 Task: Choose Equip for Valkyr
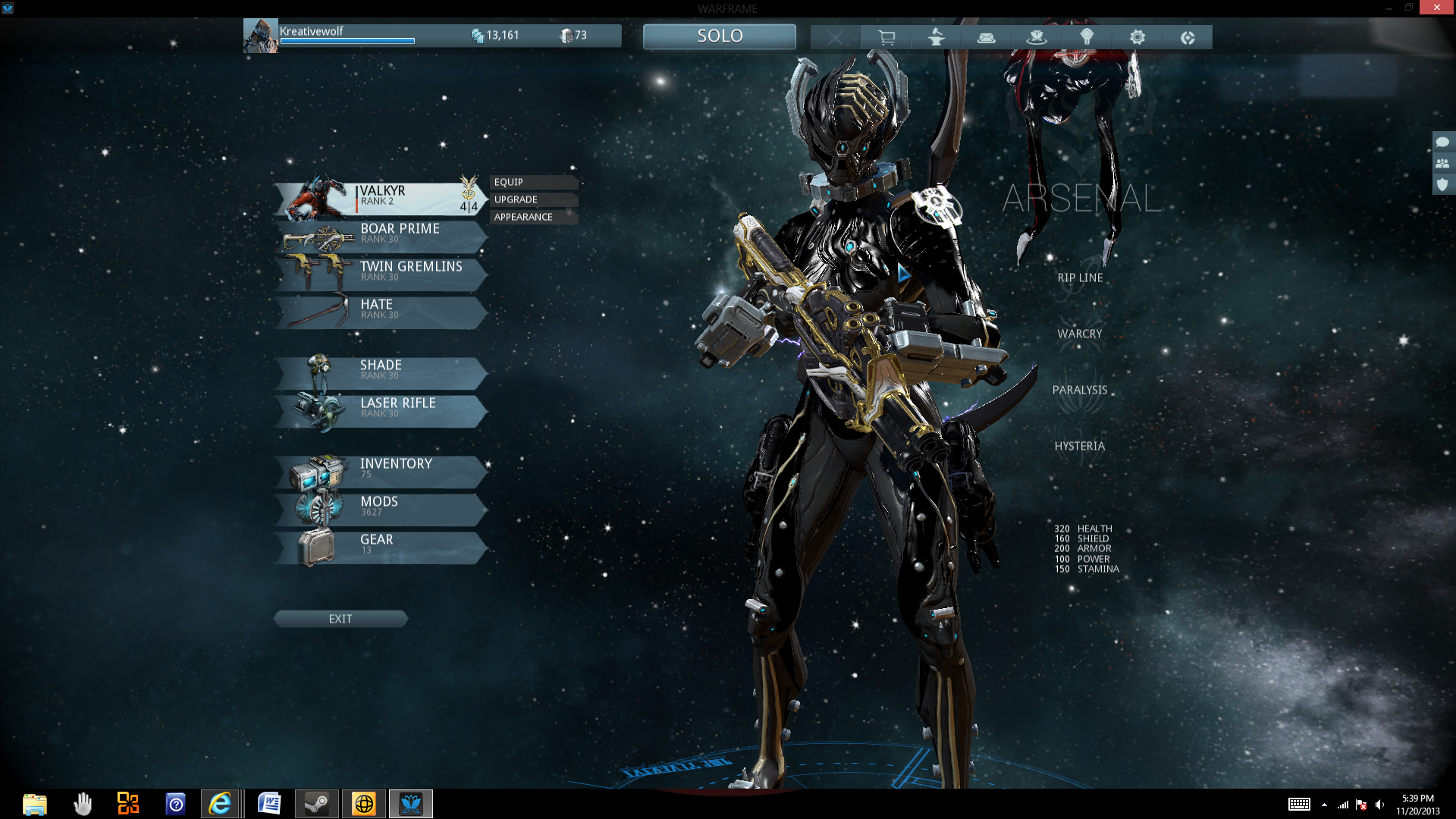click(x=533, y=182)
